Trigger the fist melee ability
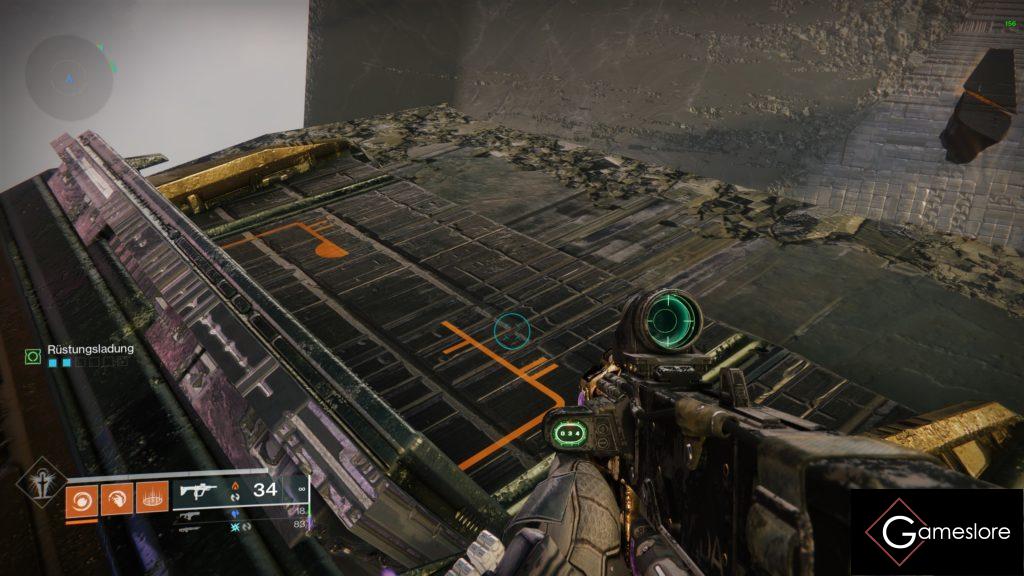 pos(117,497)
